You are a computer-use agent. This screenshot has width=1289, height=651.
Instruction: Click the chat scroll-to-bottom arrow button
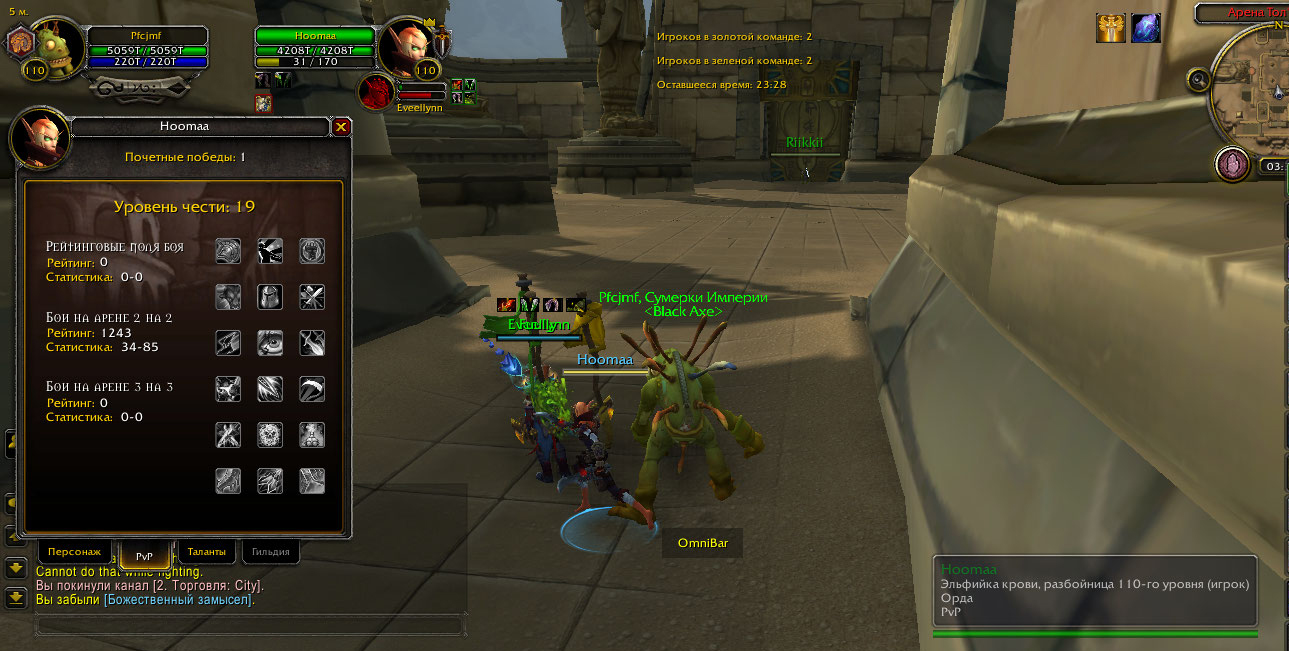click(16, 598)
